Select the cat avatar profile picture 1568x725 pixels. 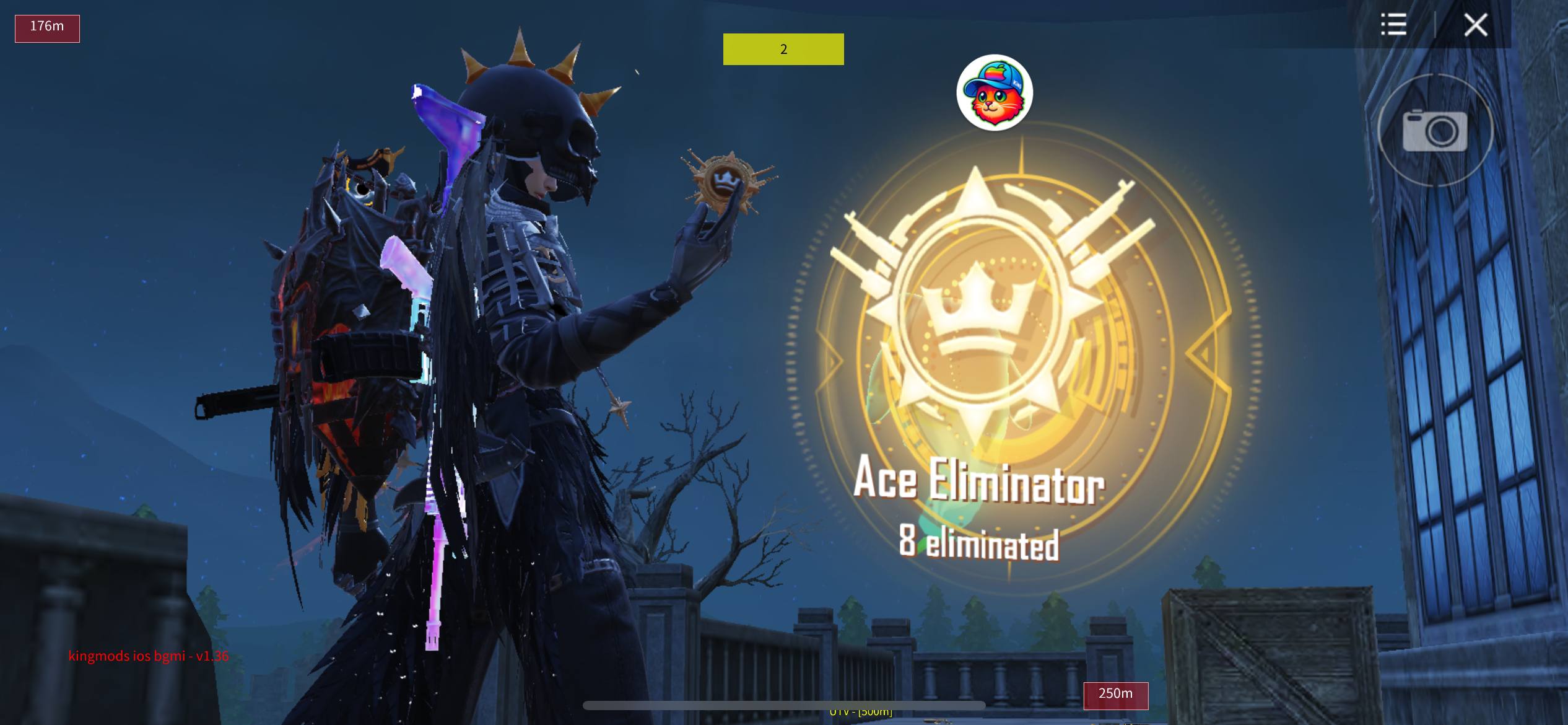click(994, 93)
